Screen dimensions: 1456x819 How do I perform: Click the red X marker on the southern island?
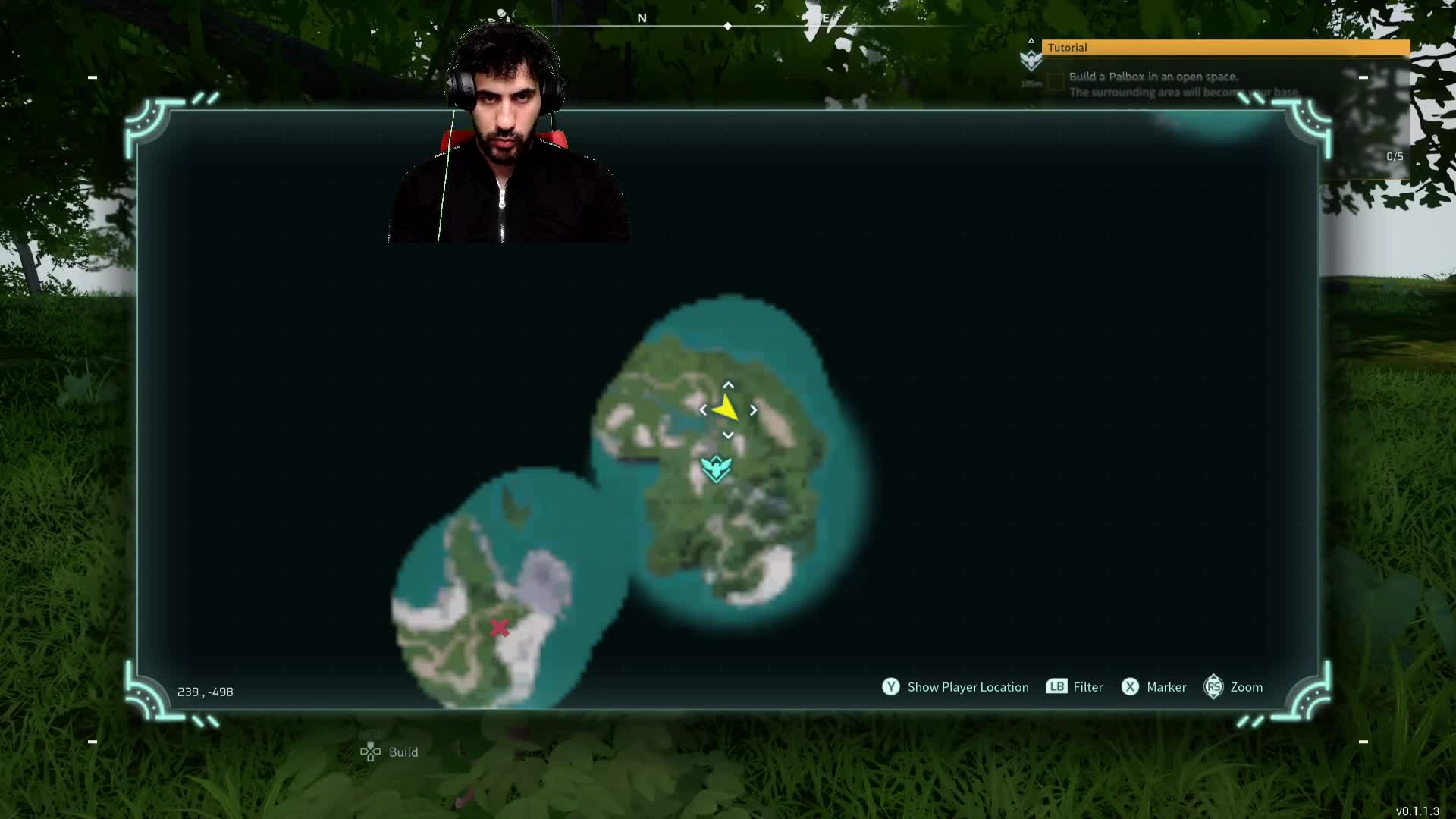click(x=500, y=628)
